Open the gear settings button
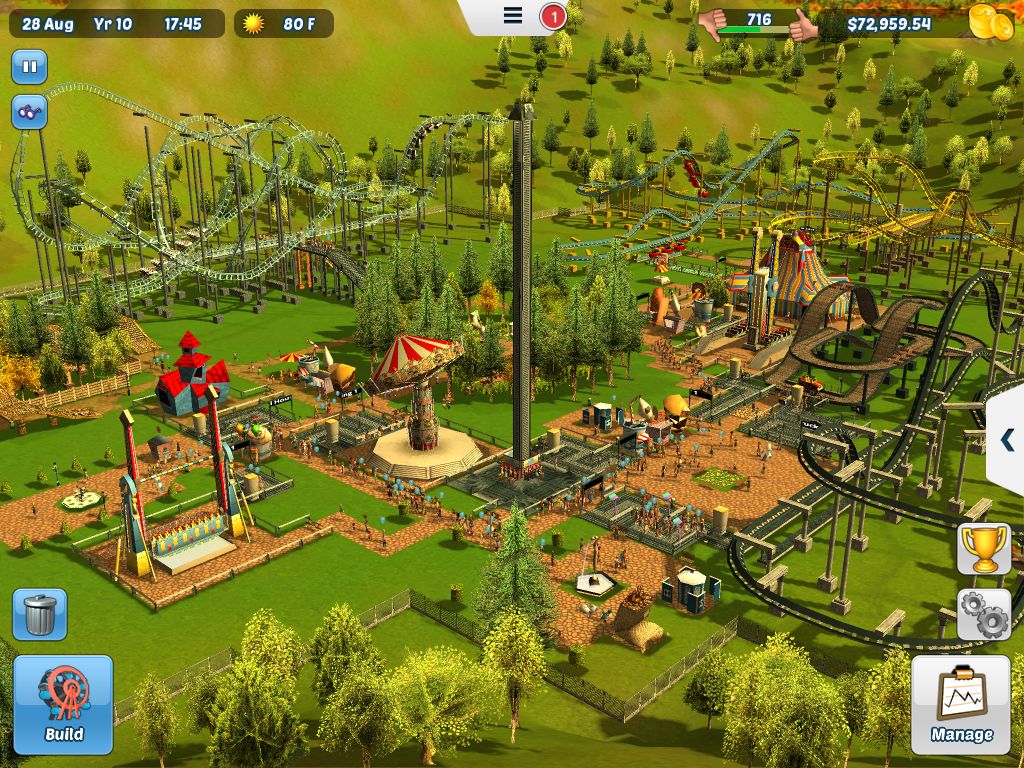 point(984,614)
